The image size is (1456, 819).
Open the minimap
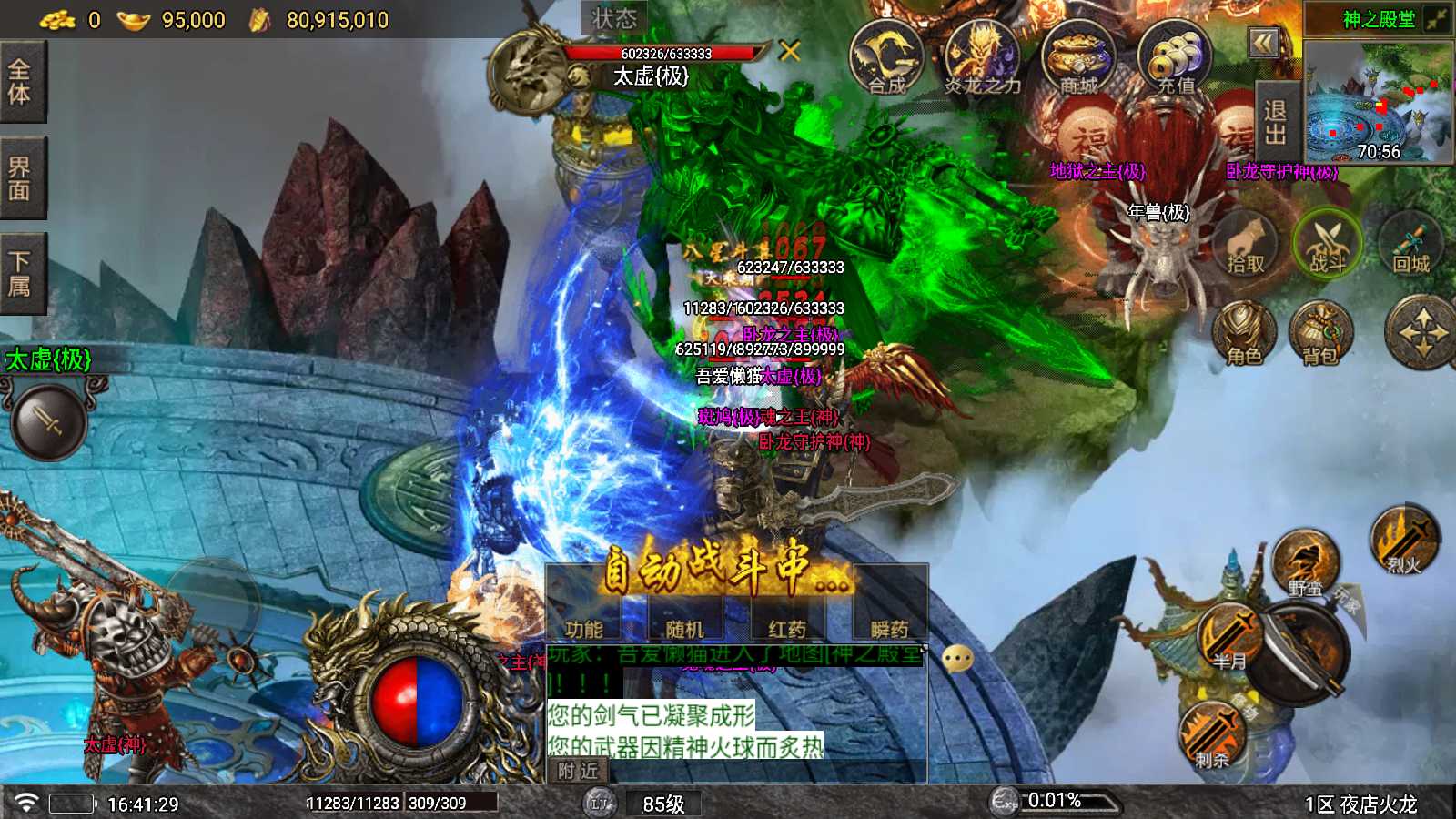1379,102
